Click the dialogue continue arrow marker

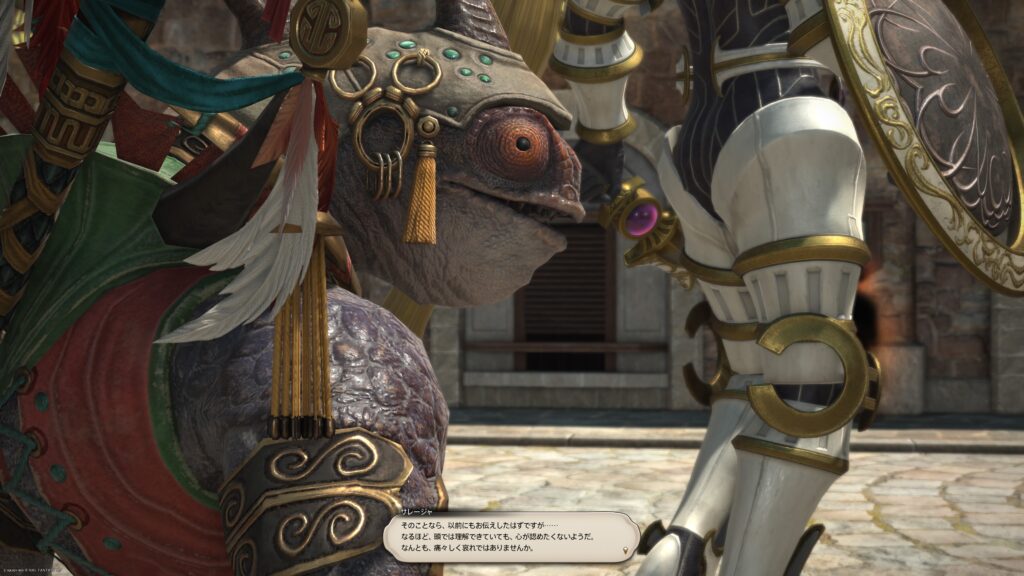[626, 550]
